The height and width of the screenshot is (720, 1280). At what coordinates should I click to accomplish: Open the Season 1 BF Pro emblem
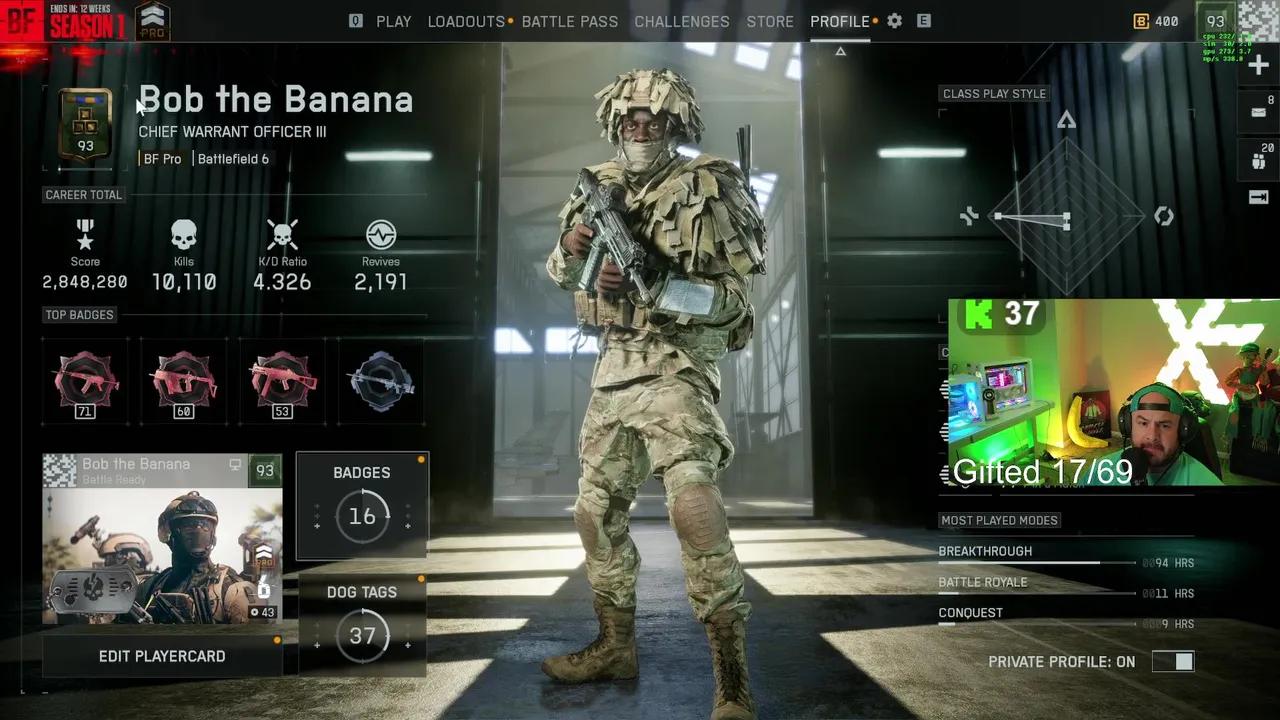click(x=152, y=21)
